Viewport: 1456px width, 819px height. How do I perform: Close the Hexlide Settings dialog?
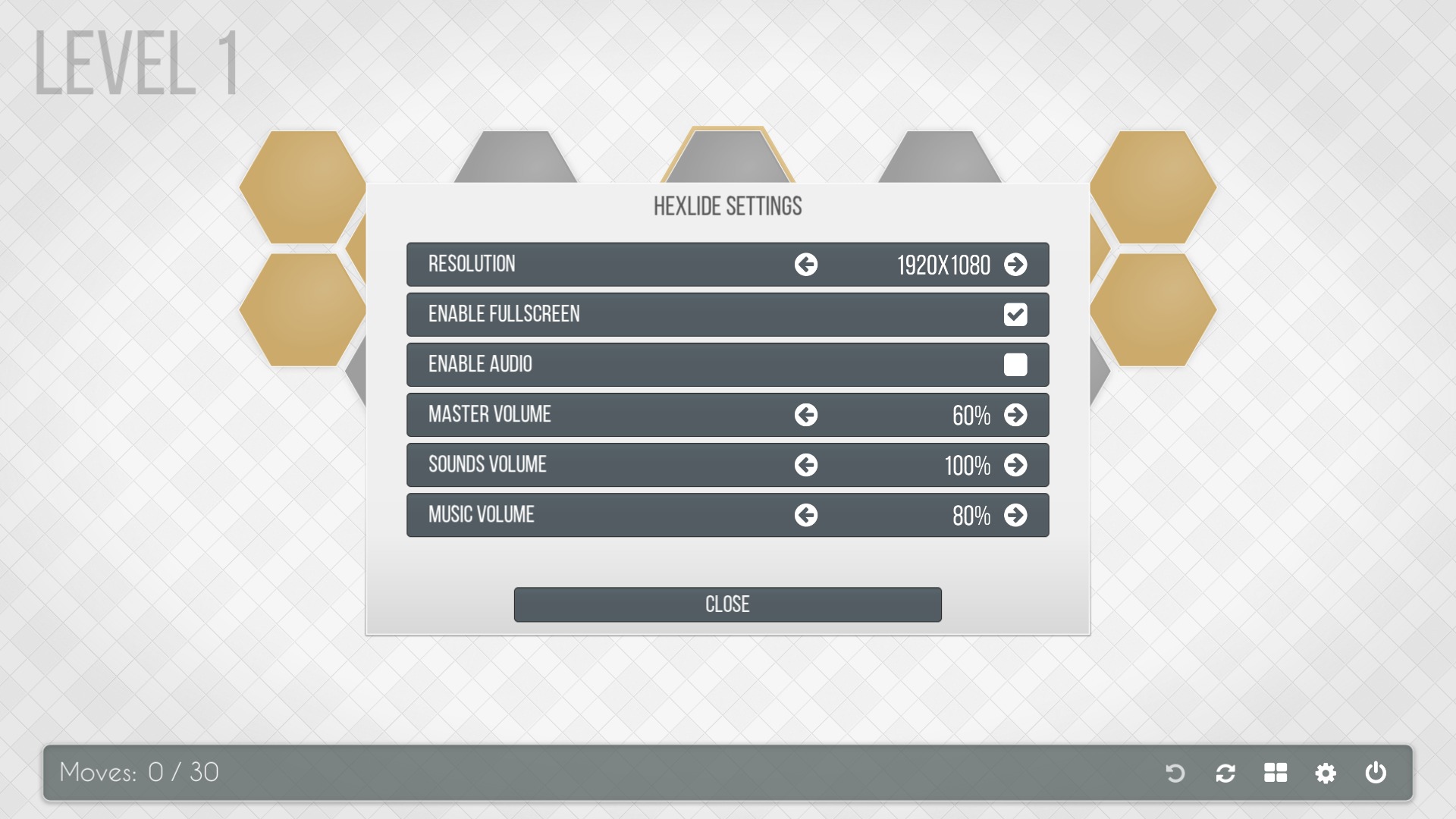[x=727, y=604]
